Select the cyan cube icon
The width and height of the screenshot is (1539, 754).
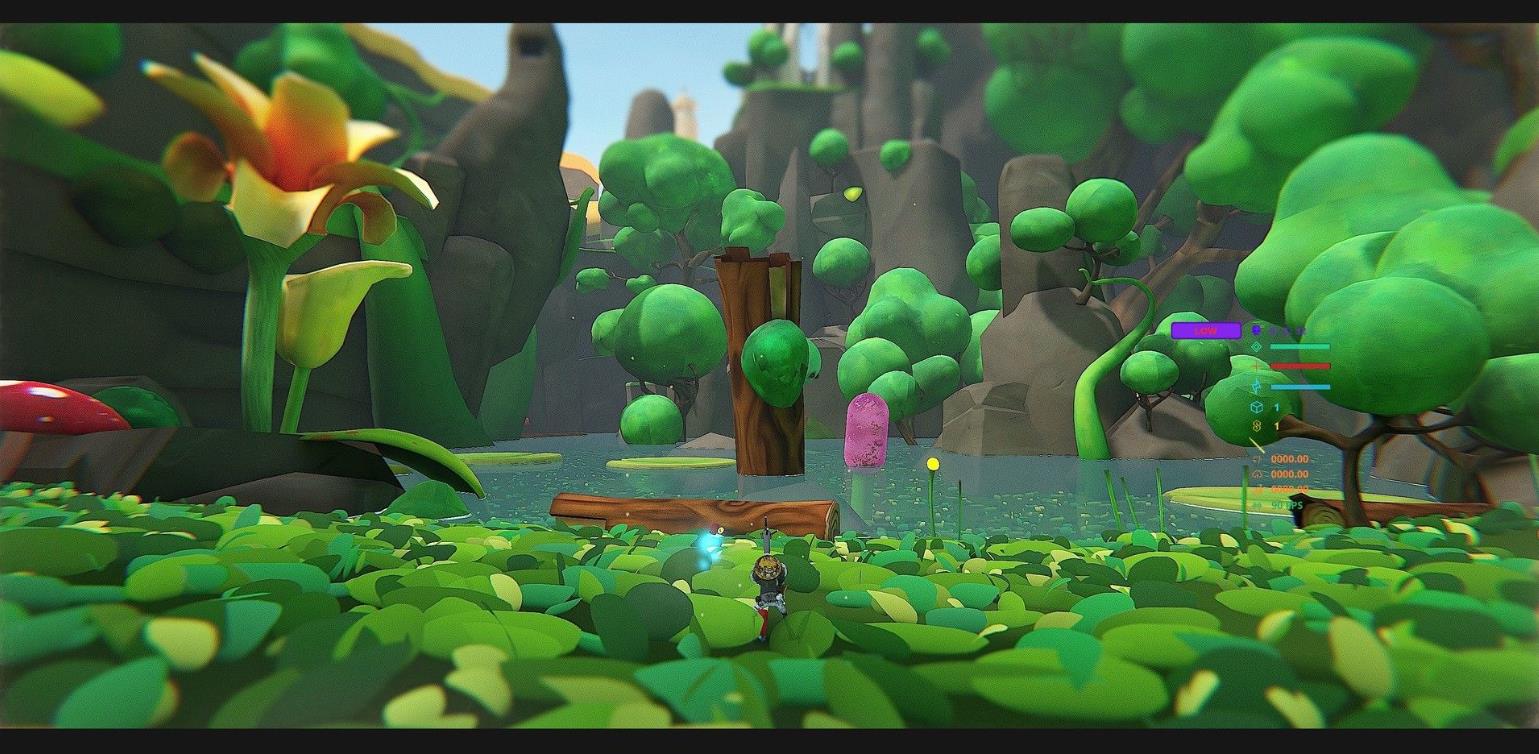(x=1256, y=407)
